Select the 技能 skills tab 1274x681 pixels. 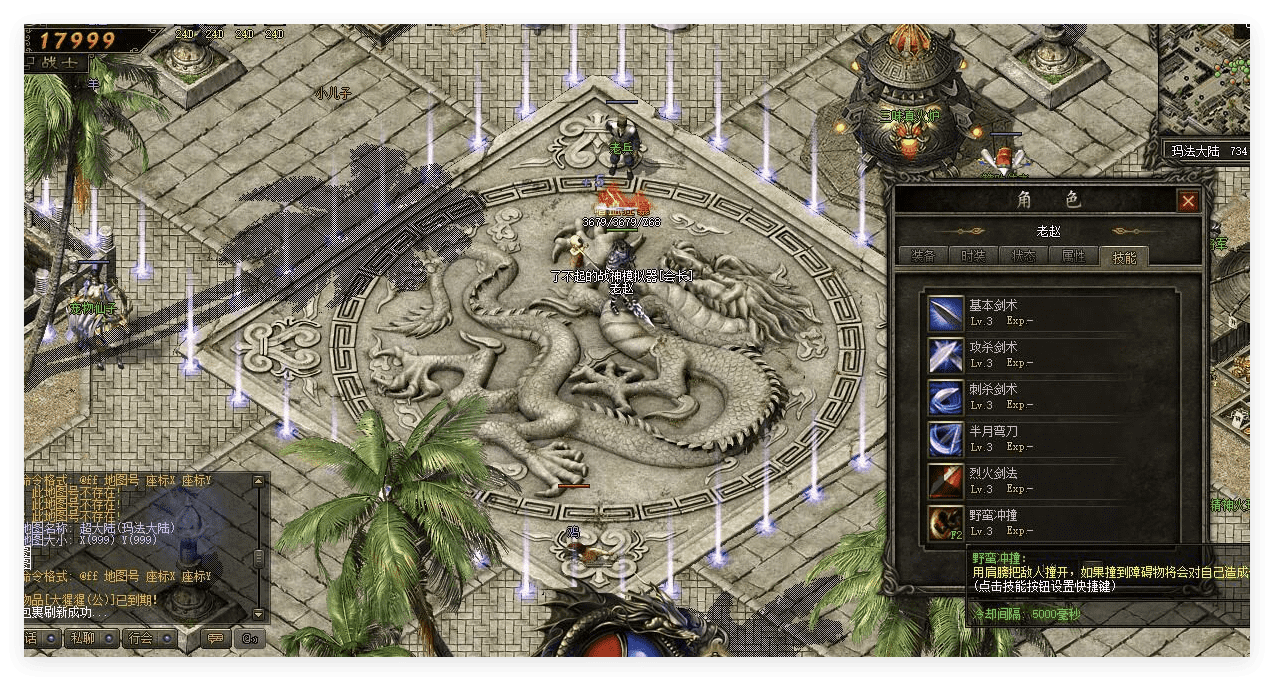point(1123,257)
